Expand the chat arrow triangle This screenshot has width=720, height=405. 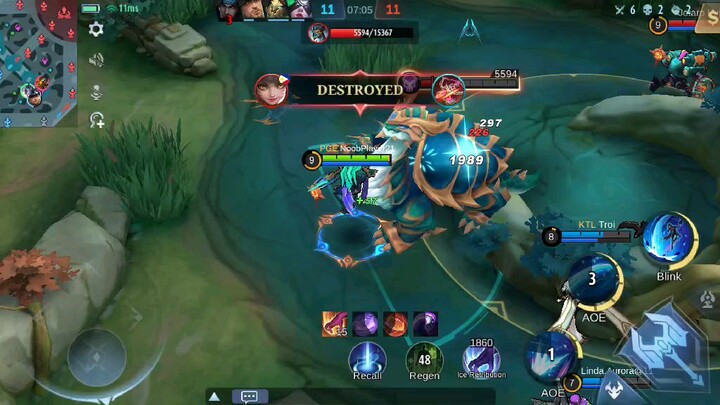214,396
